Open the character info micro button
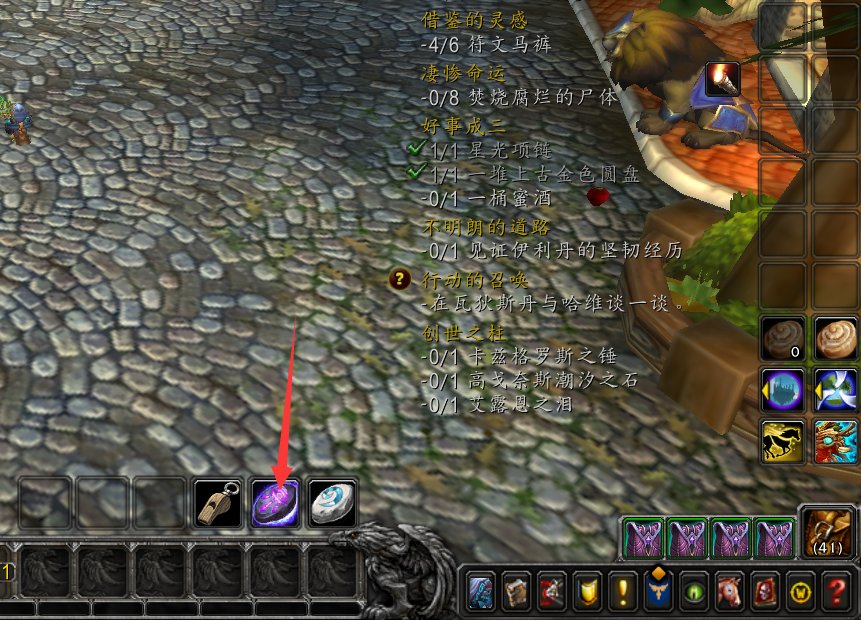The width and height of the screenshot is (861, 620). (480, 591)
